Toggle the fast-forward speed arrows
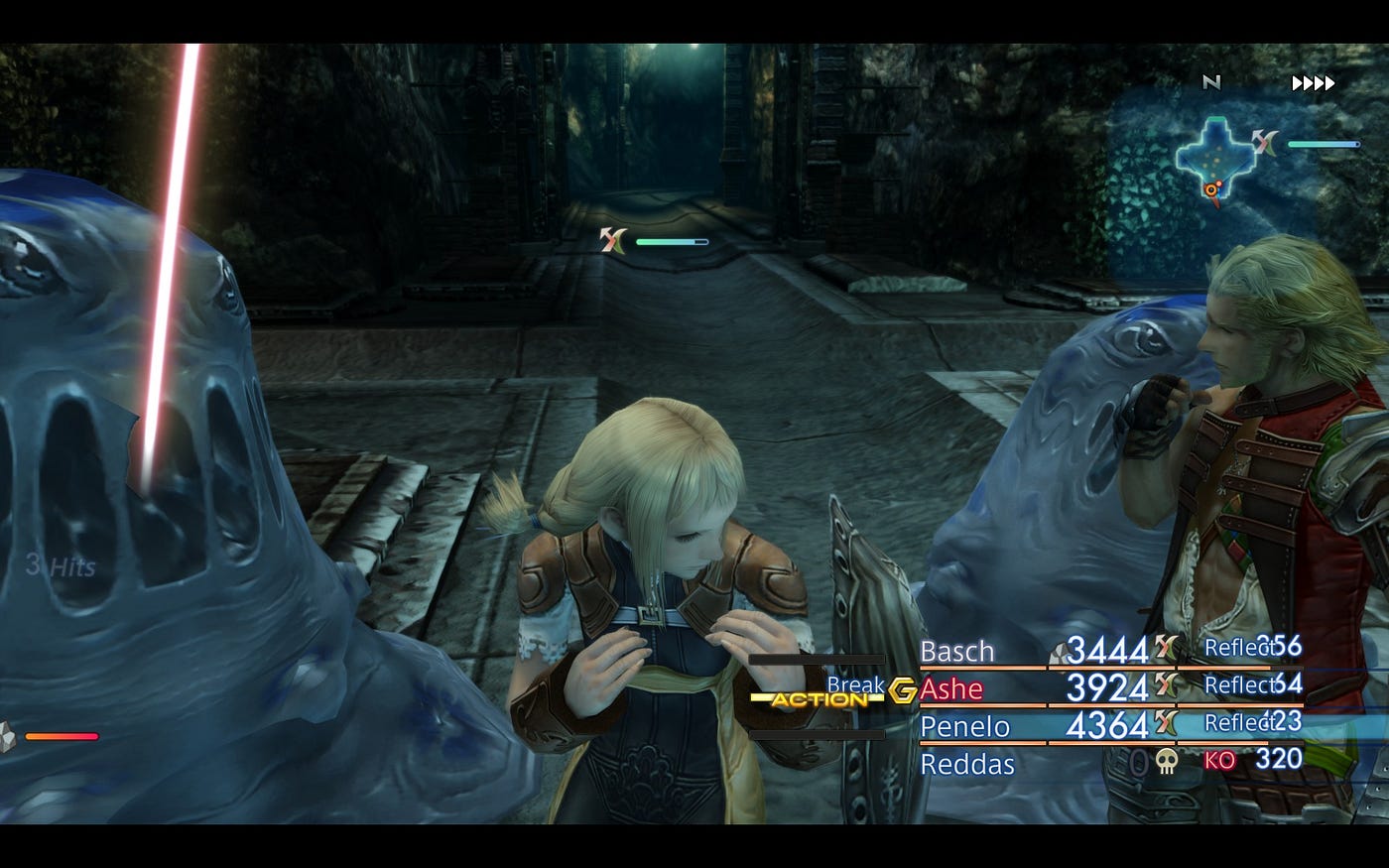Viewport: 1389px width, 868px height. [x=1313, y=83]
